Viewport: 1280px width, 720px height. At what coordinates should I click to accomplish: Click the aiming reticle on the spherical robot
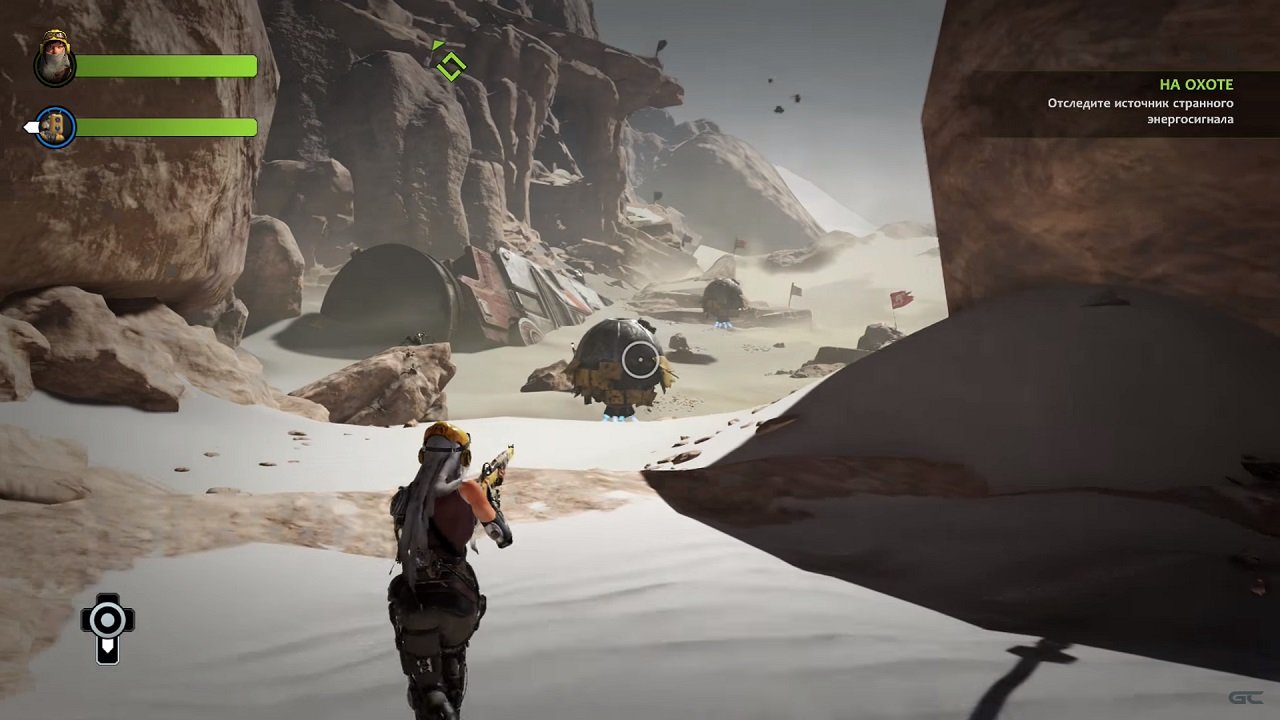click(638, 360)
